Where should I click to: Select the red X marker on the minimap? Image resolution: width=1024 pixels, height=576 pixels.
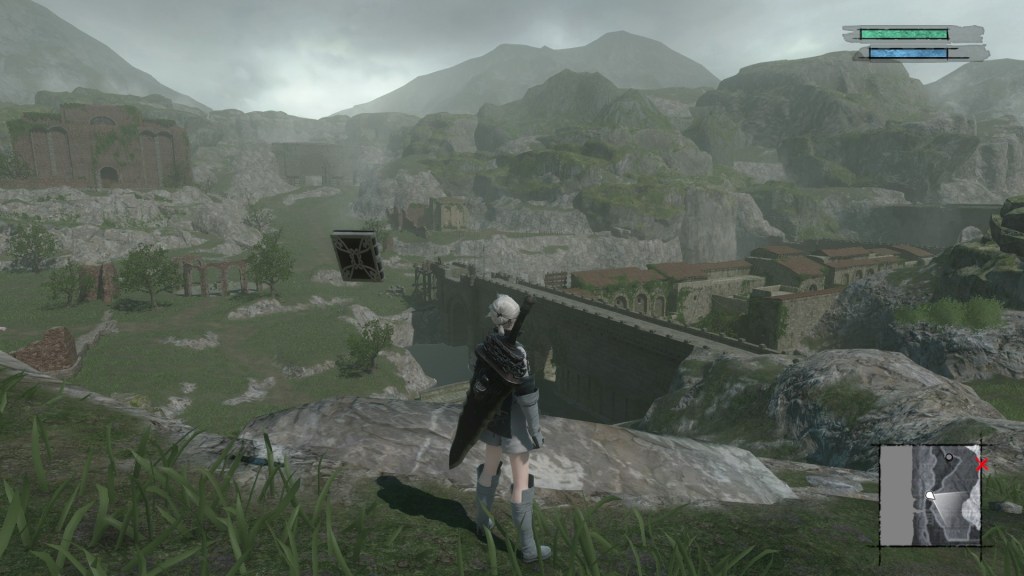(x=982, y=464)
